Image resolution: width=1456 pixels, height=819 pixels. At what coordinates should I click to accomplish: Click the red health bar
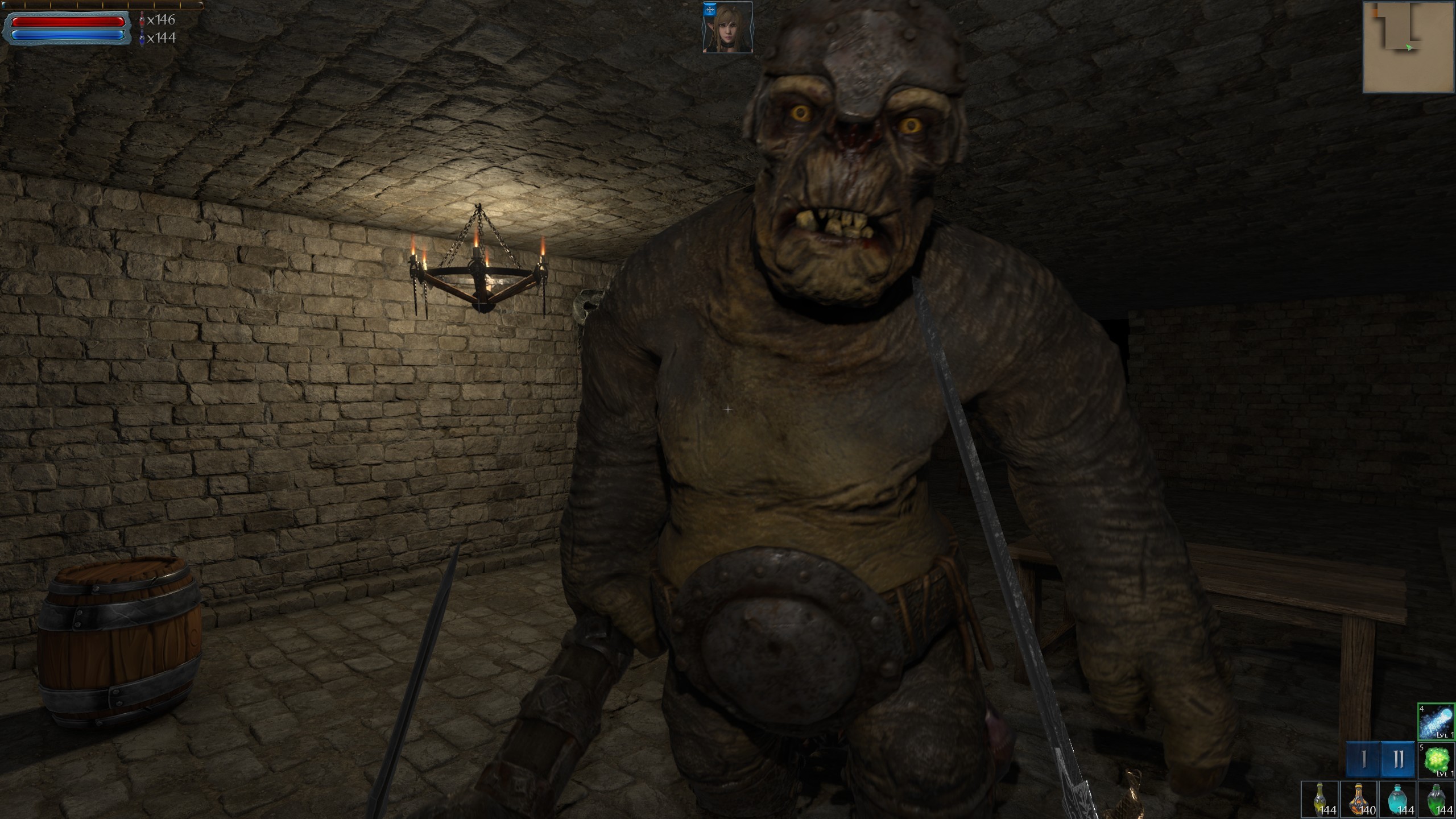[x=68, y=22]
